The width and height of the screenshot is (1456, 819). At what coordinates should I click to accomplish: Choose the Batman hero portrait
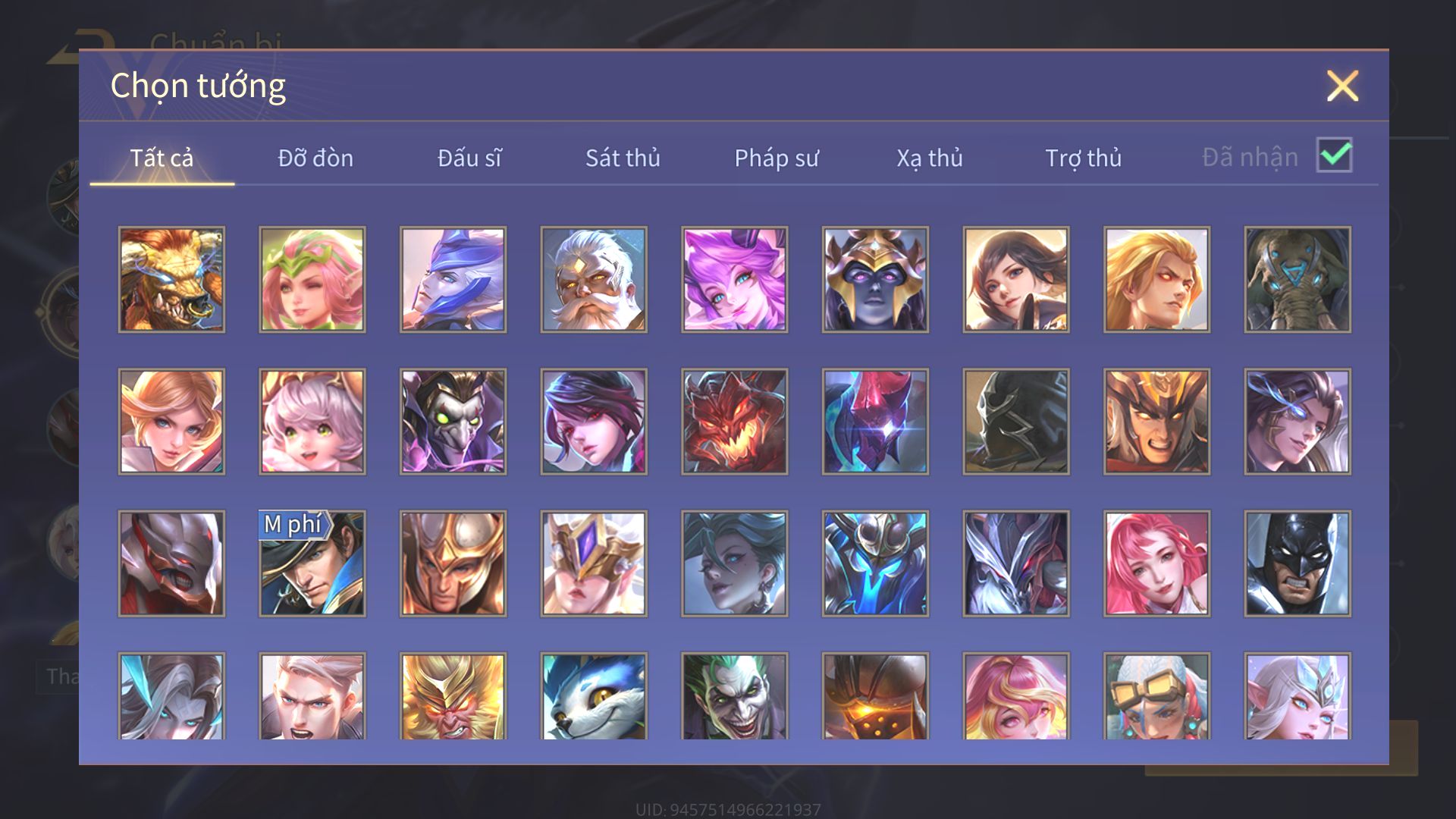coord(1298,563)
